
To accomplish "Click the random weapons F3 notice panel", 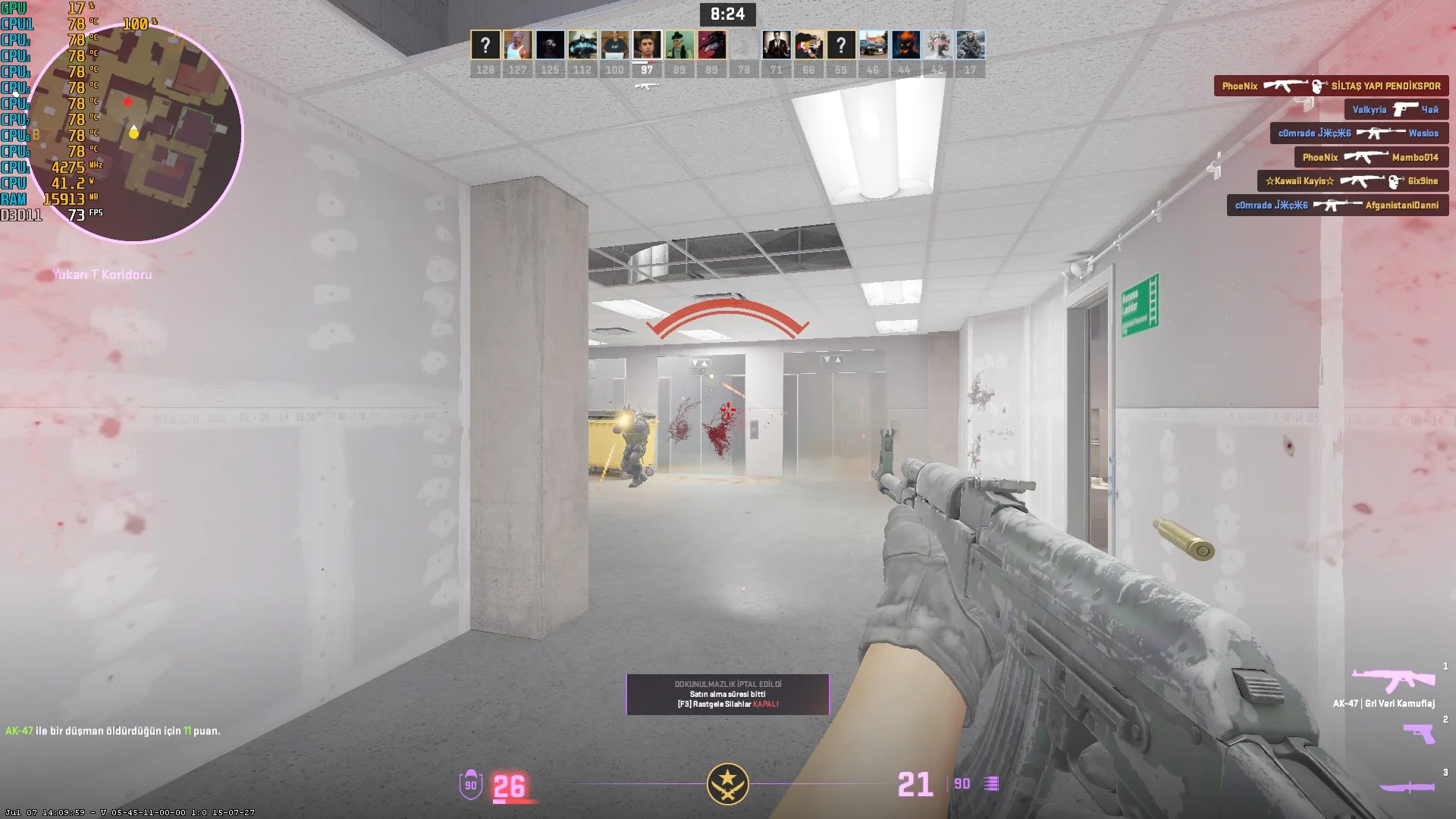I will [x=727, y=695].
